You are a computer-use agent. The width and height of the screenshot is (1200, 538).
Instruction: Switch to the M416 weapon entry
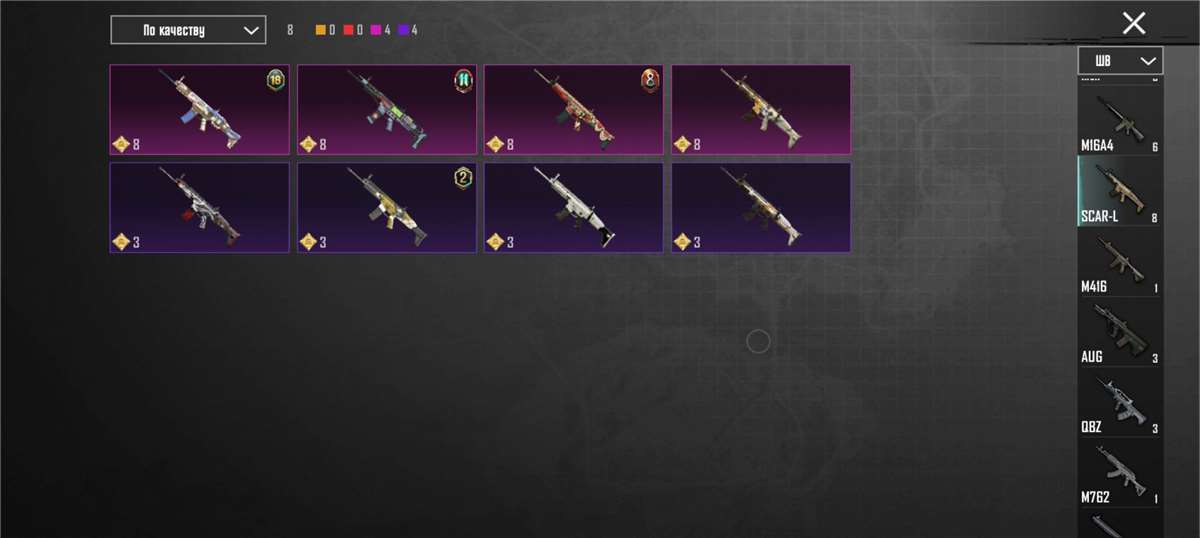(1120, 262)
